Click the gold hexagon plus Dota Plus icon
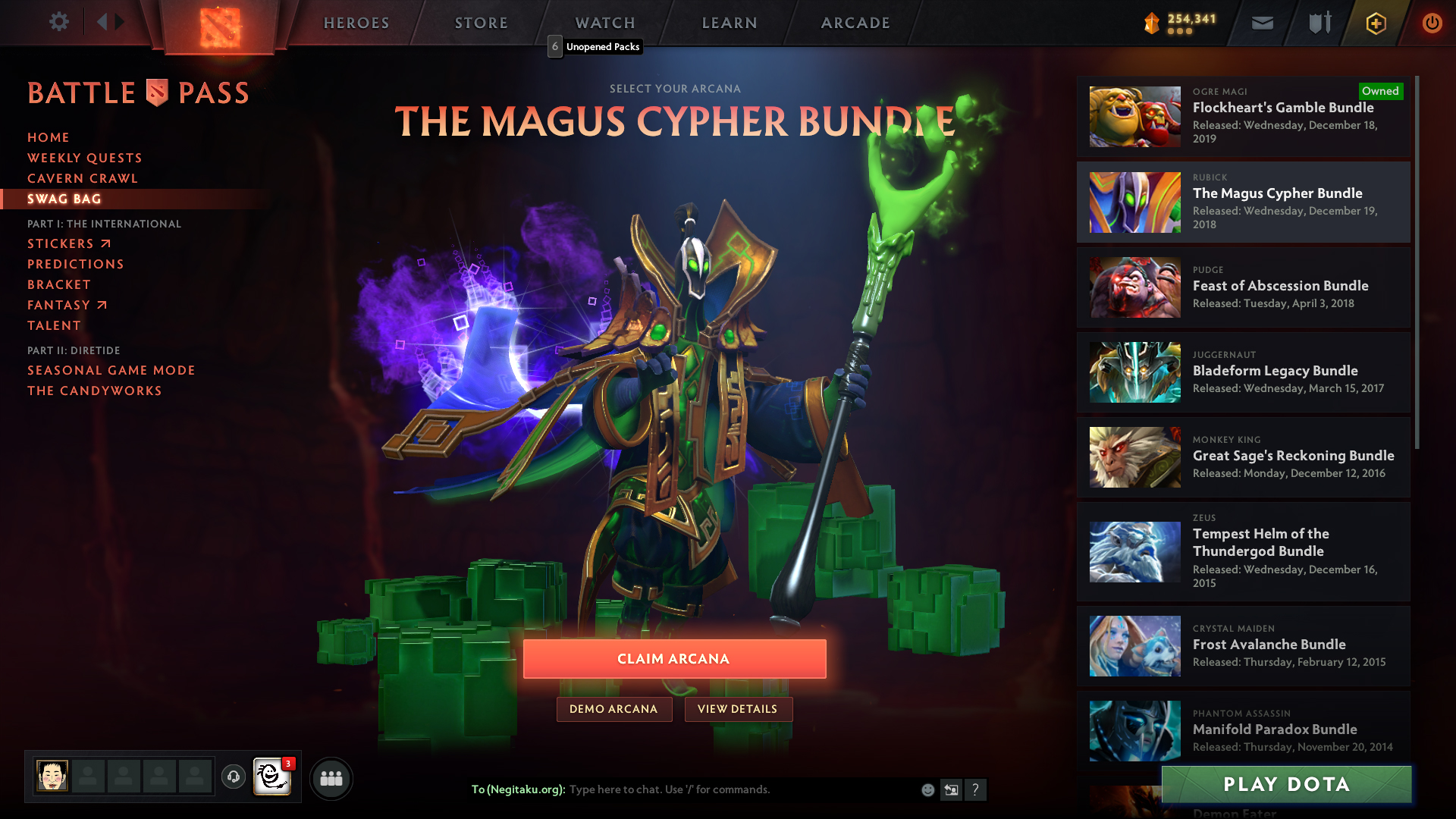Viewport: 1456px width, 819px height. pyautogui.click(x=1375, y=23)
